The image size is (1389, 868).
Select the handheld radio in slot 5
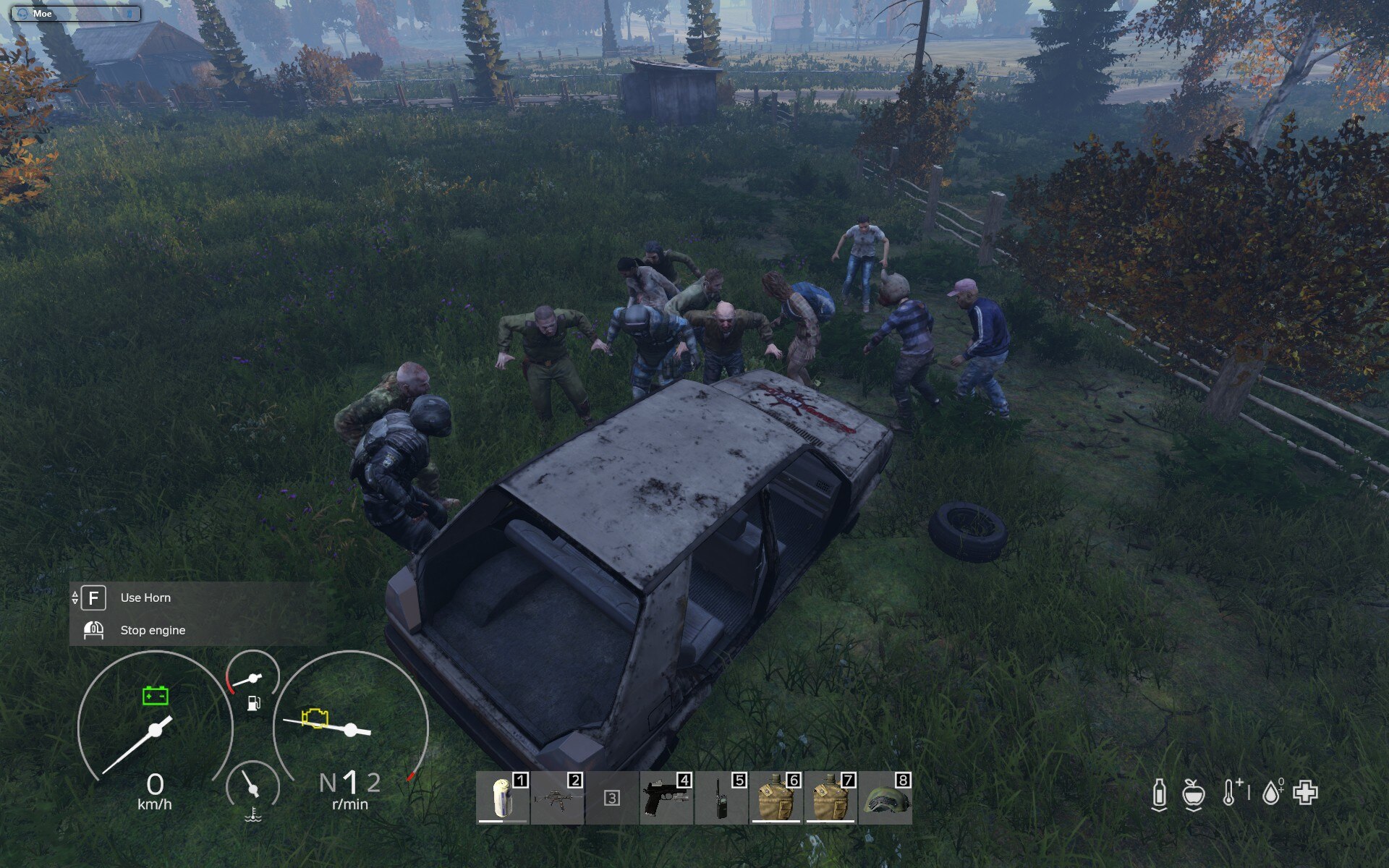tap(721, 798)
